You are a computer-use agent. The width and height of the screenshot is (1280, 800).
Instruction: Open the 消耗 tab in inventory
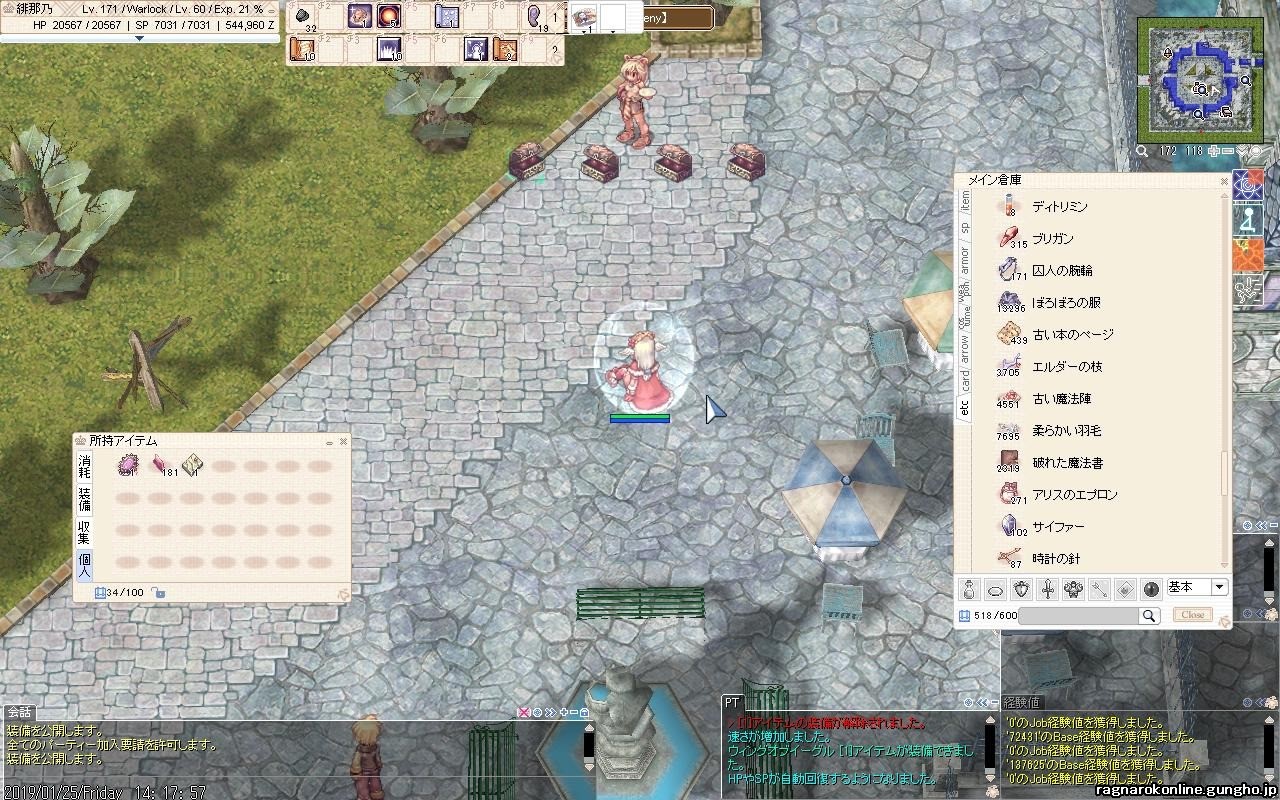click(85, 467)
